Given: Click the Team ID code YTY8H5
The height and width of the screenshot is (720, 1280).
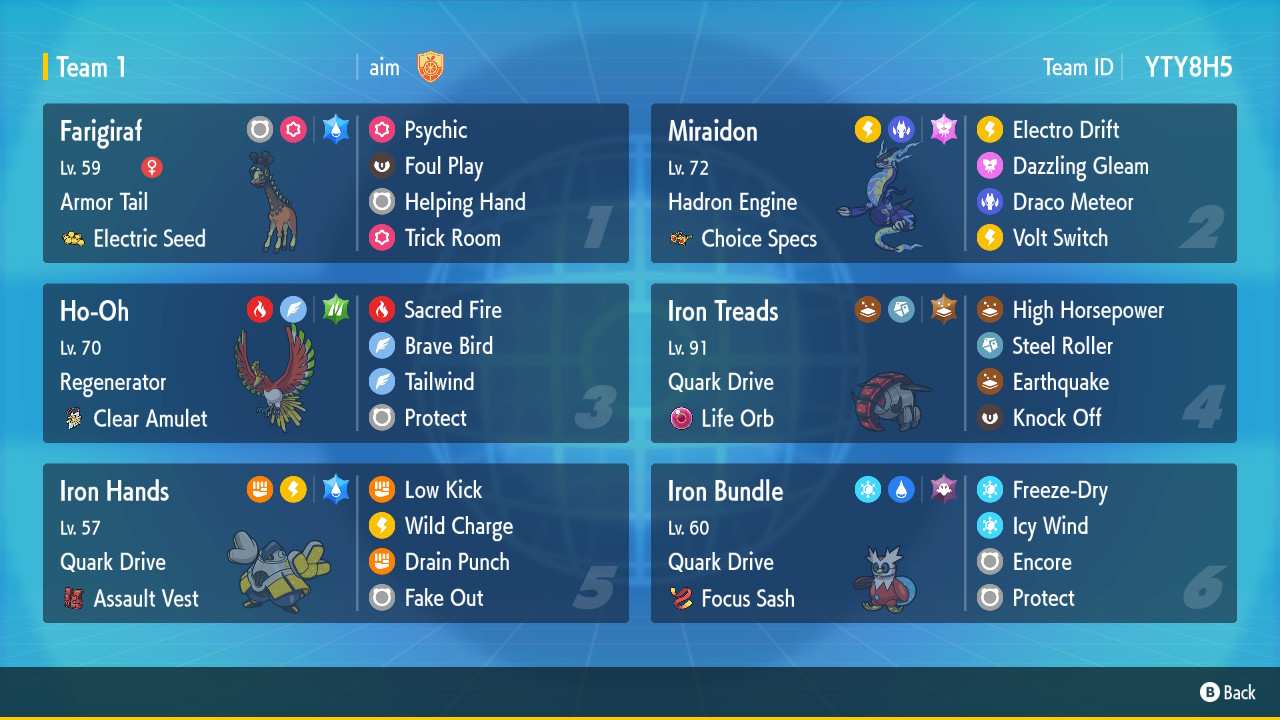Looking at the screenshot, I should click(1188, 67).
